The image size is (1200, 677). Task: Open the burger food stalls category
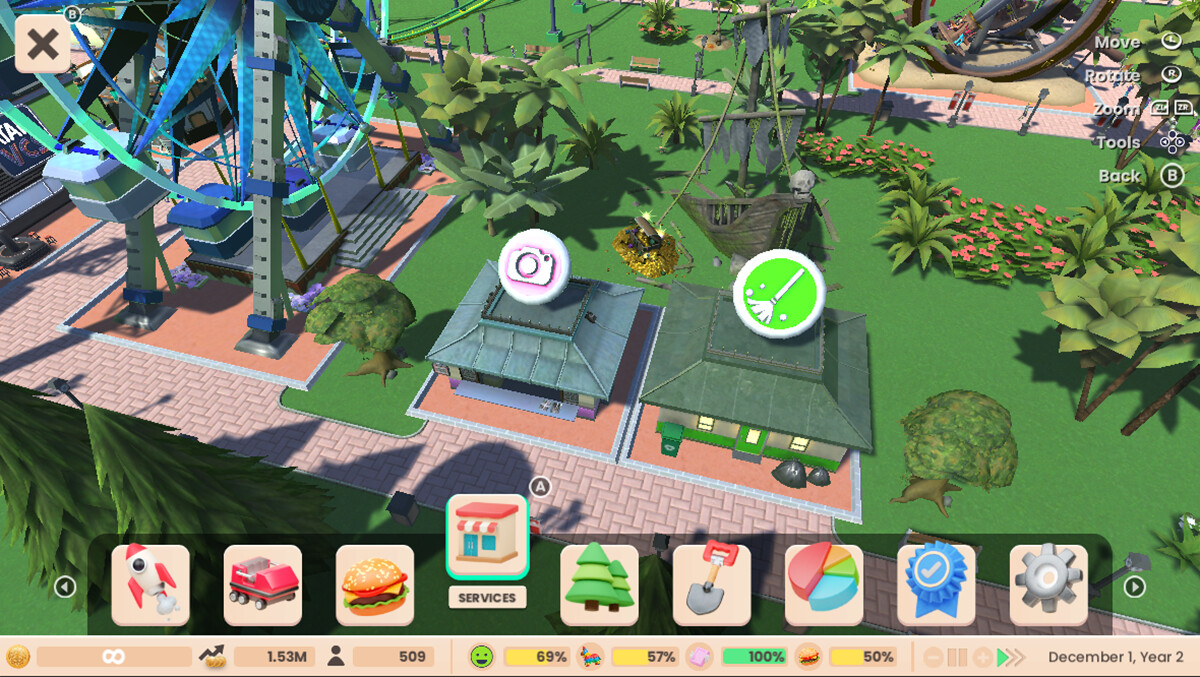point(375,585)
